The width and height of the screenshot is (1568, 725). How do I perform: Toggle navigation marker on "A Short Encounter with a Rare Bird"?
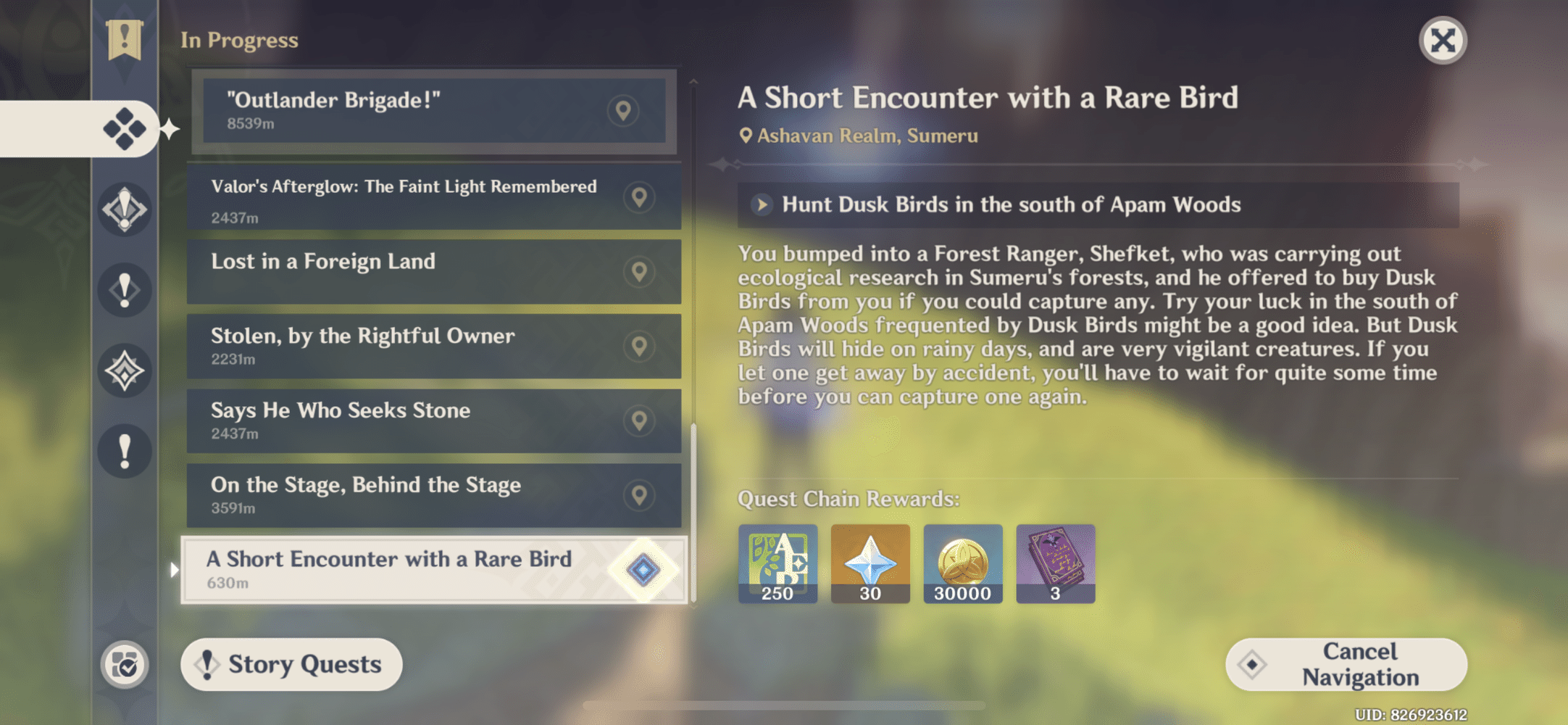click(643, 571)
